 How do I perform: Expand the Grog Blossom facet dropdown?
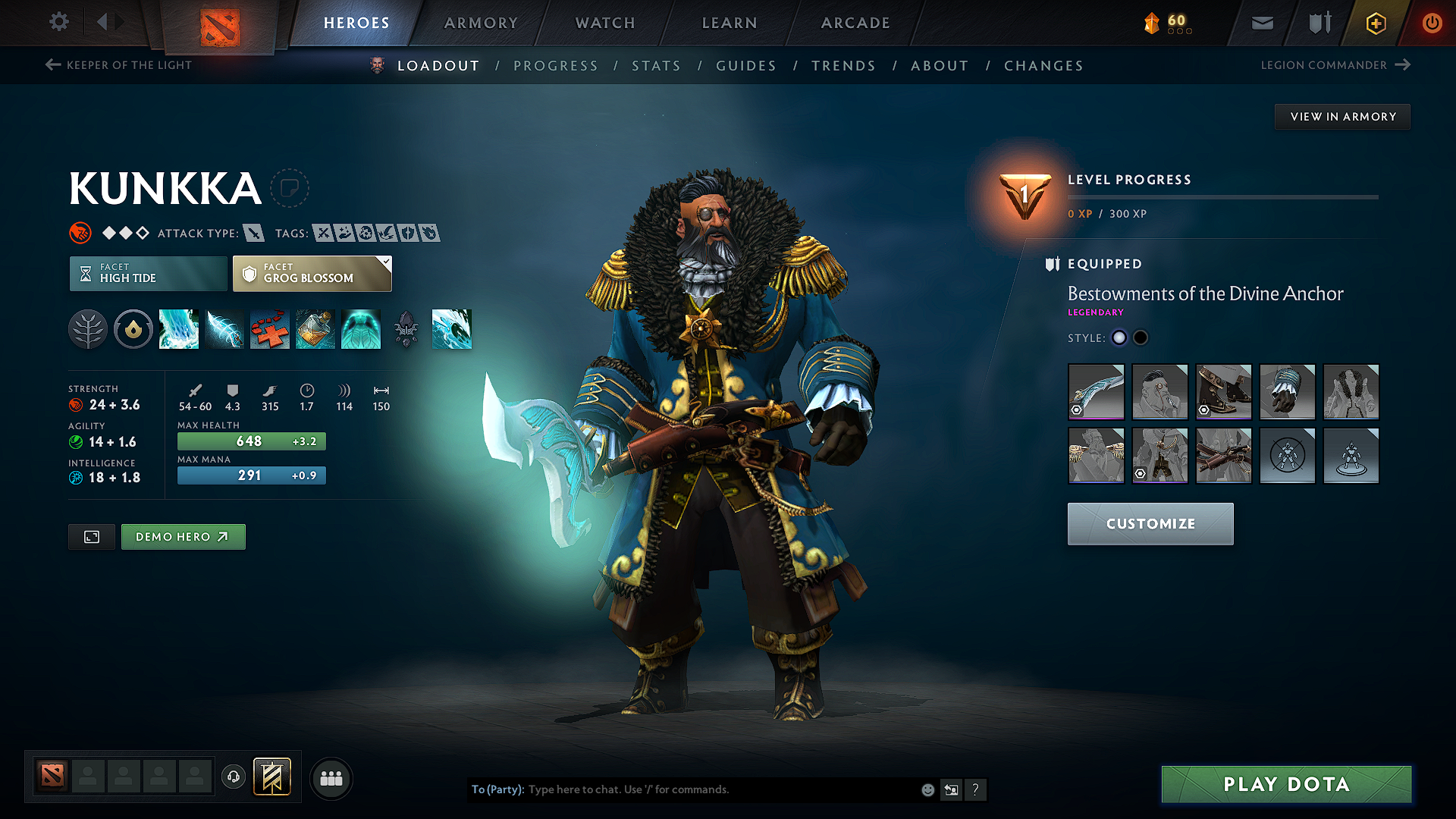385,263
